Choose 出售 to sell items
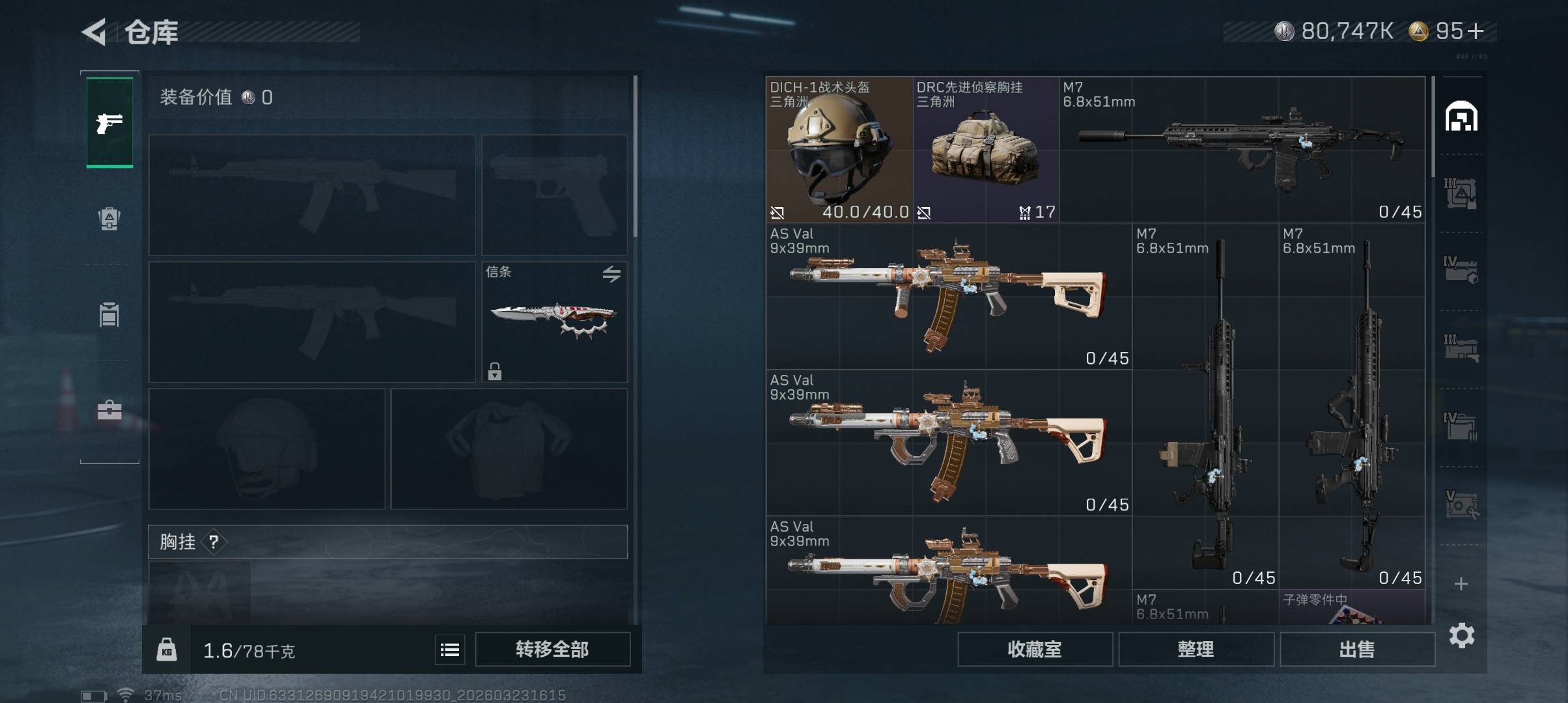Image resolution: width=1568 pixels, height=703 pixels. click(x=1357, y=649)
